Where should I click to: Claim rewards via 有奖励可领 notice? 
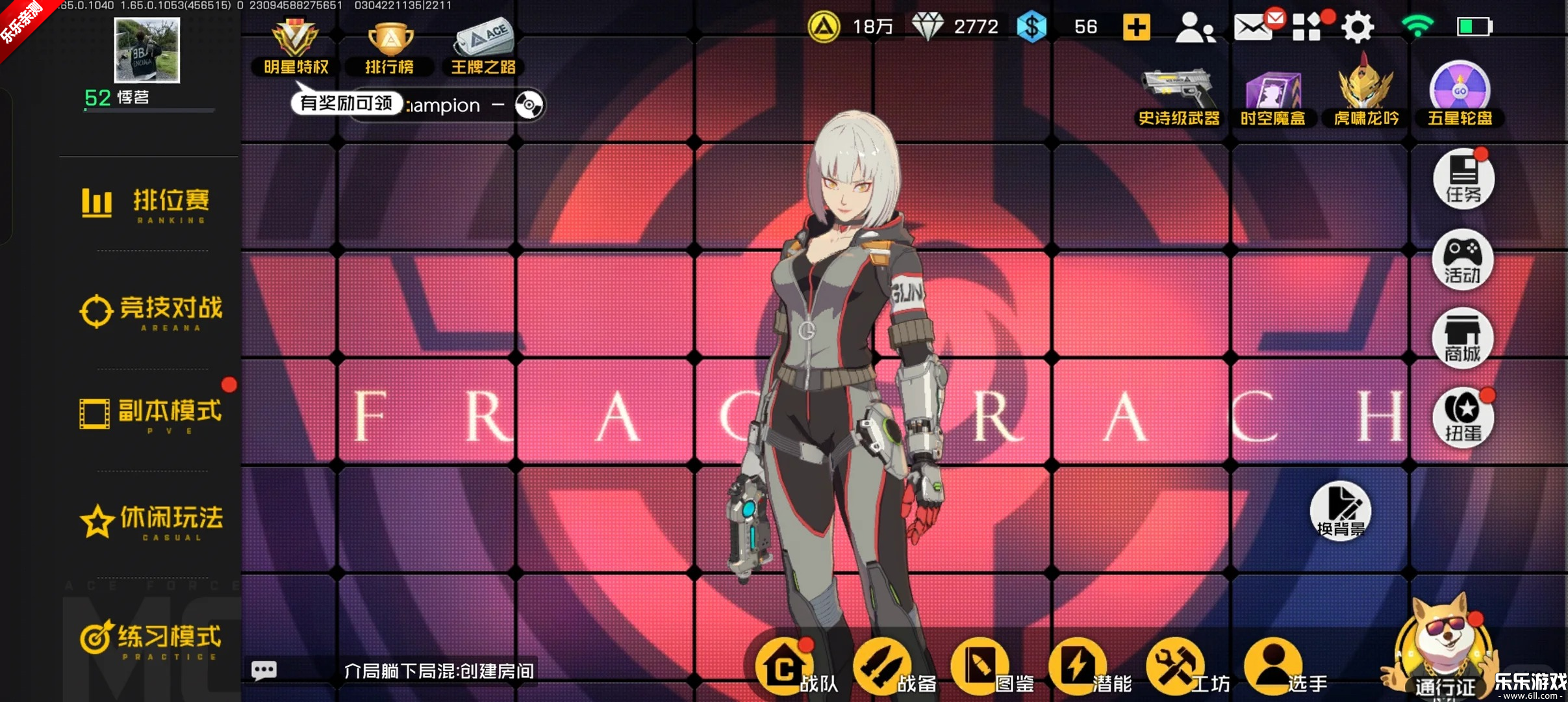pos(346,103)
